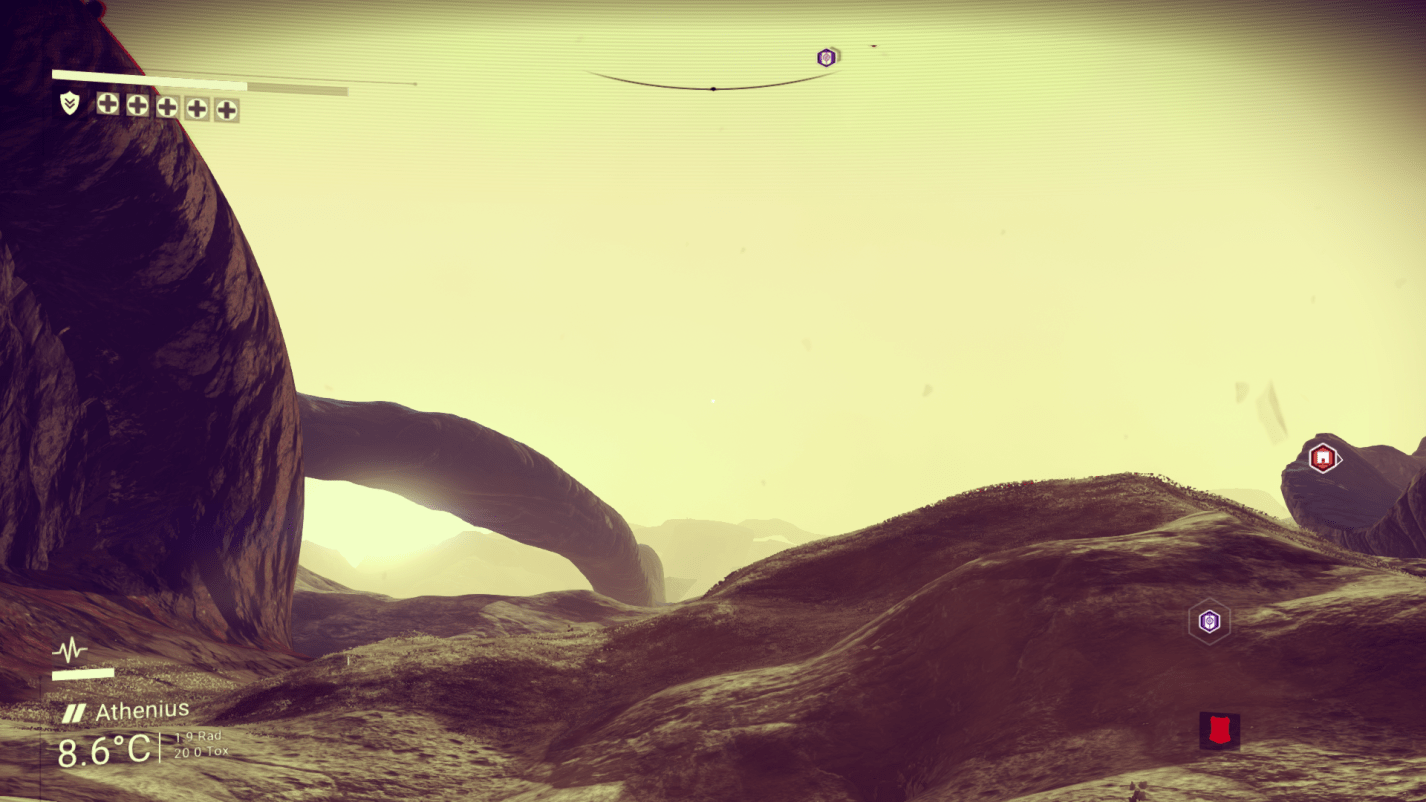1426x802 pixels.
Task: Click the red shelter marker on the cliff
Action: point(1322,460)
